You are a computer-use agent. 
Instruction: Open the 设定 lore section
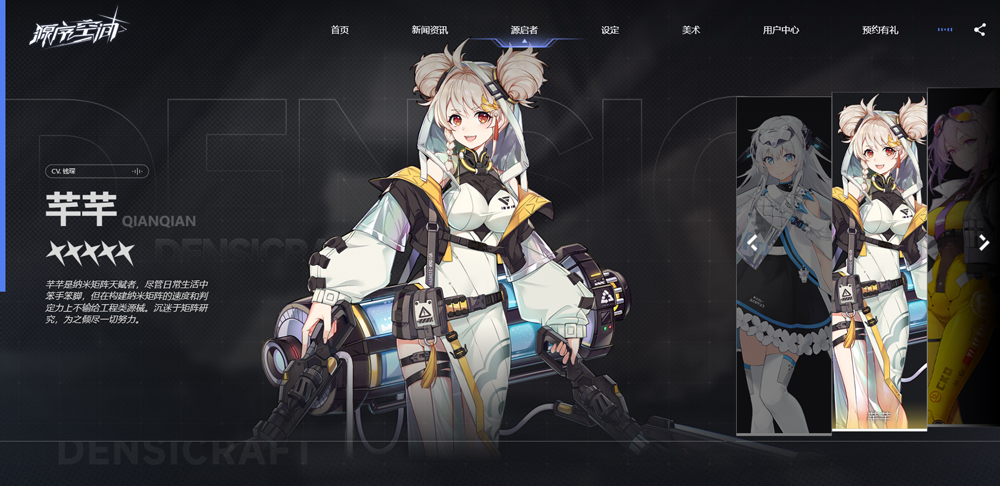pos(610,30)
